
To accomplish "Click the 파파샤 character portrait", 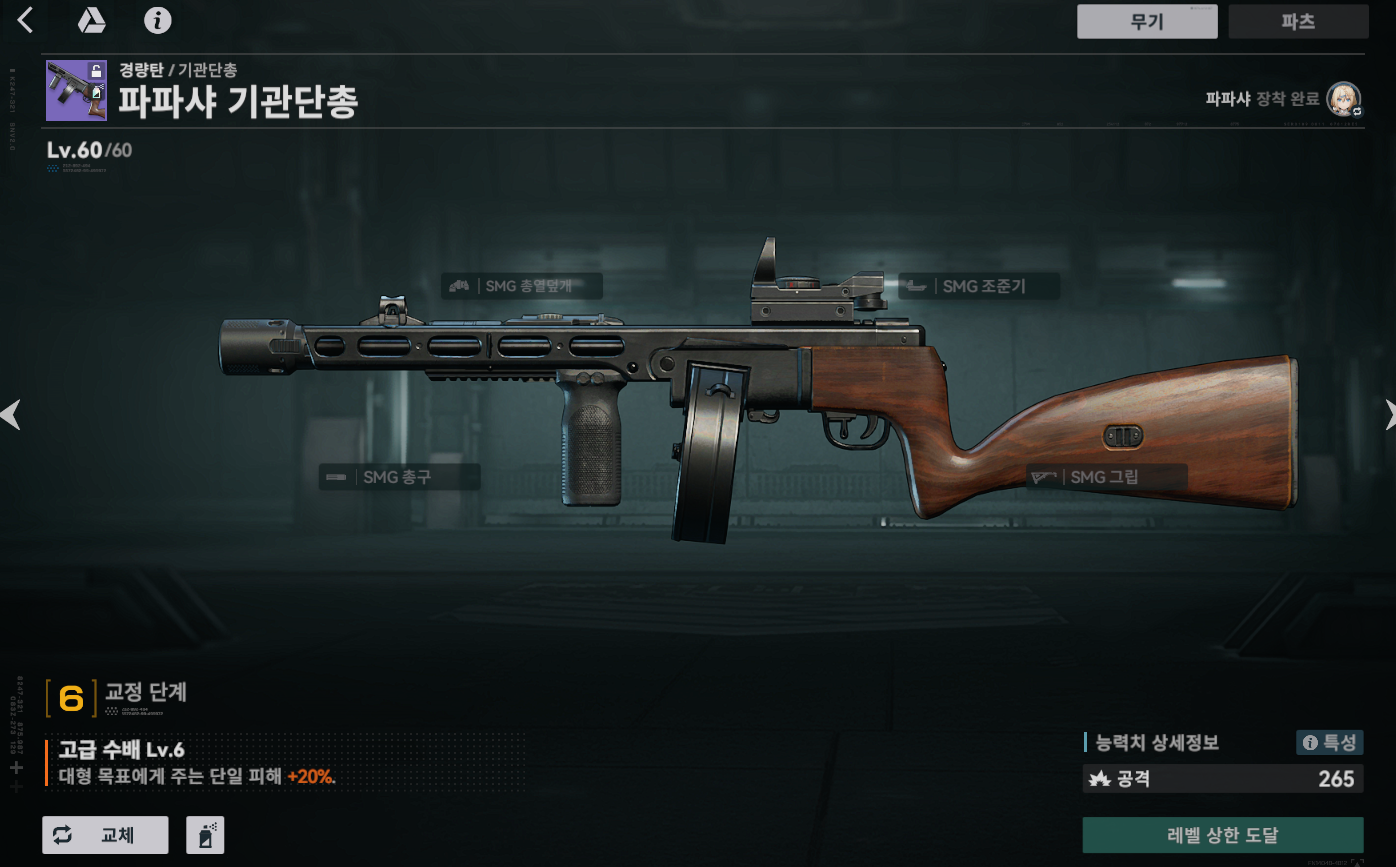I will (1343, 99).
